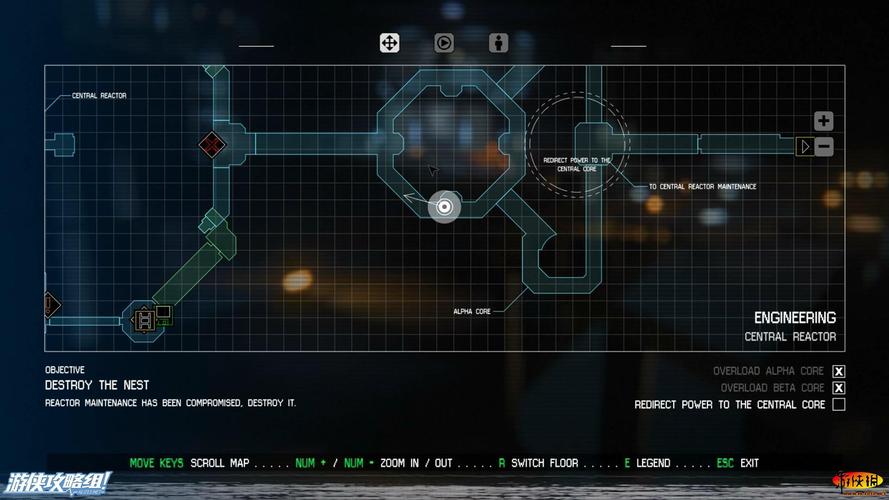Viewport: 889px width, 500px height.
Task: Zoom out with the minus button
Action: click(x=823, y=147)
